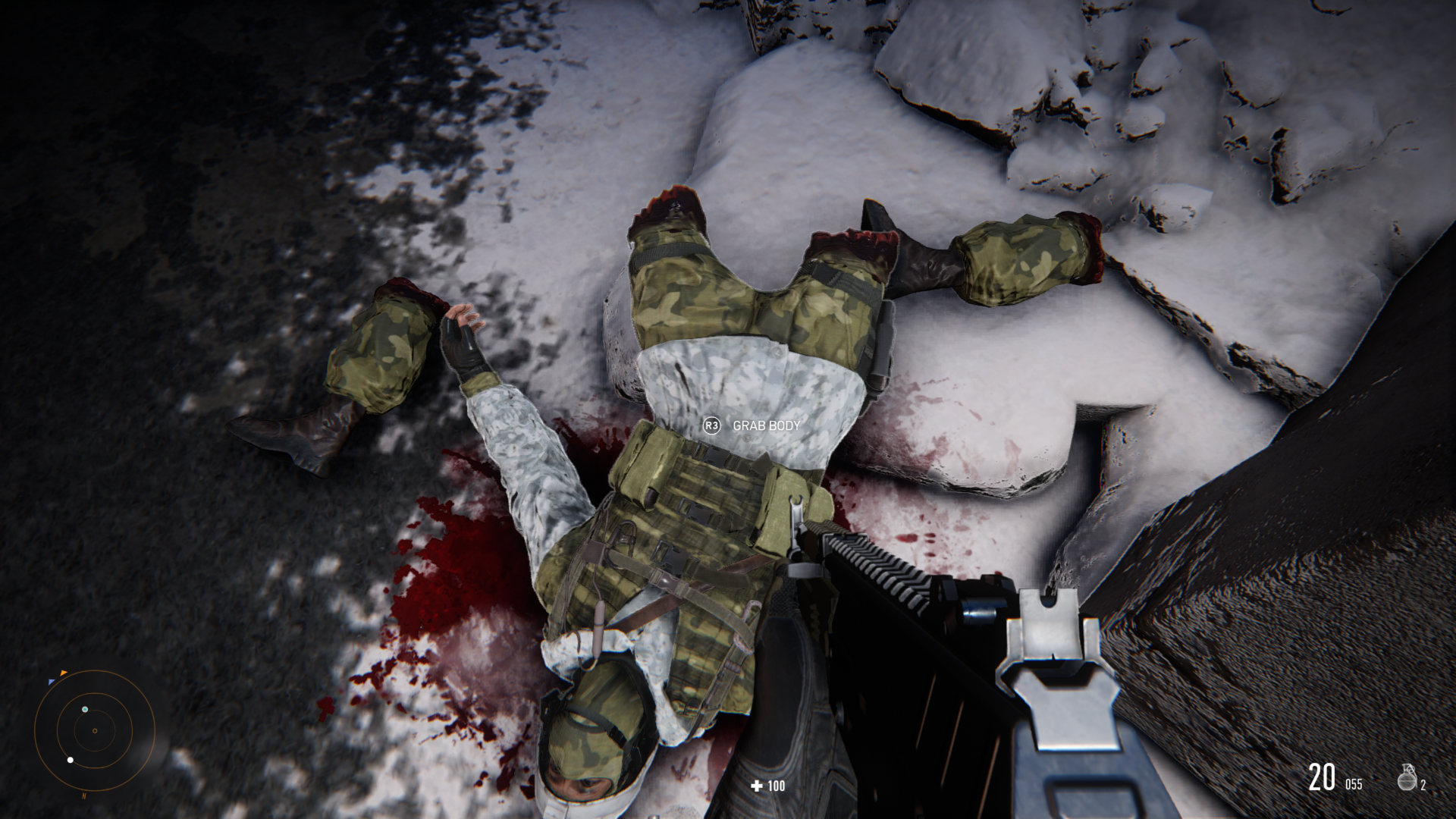1456x819 pixels.
Task: Click the outermost radar ring
Action: (x=155, y=730)
